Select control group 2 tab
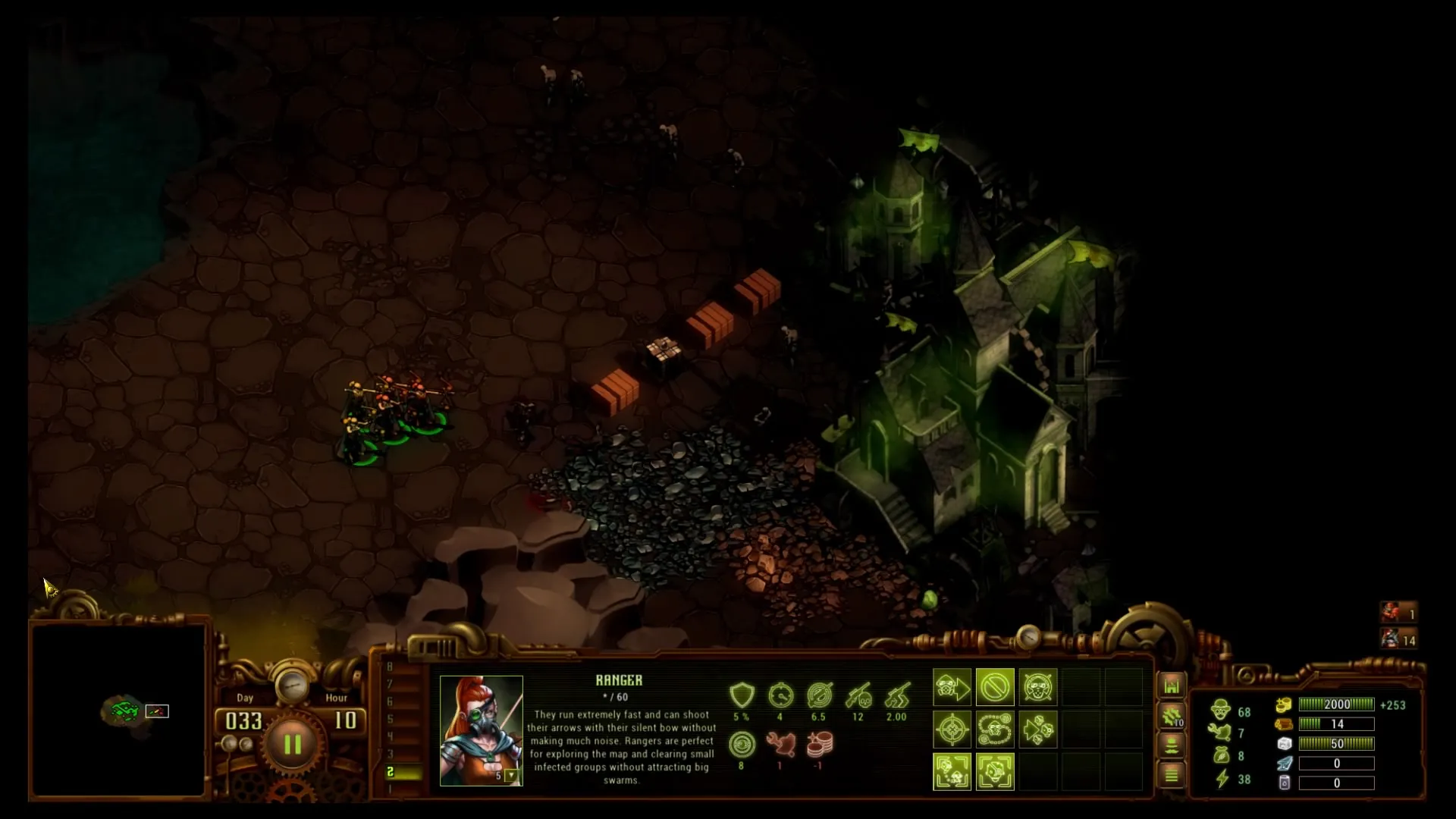The image size is (1456, 819). (x=403, y=772)
